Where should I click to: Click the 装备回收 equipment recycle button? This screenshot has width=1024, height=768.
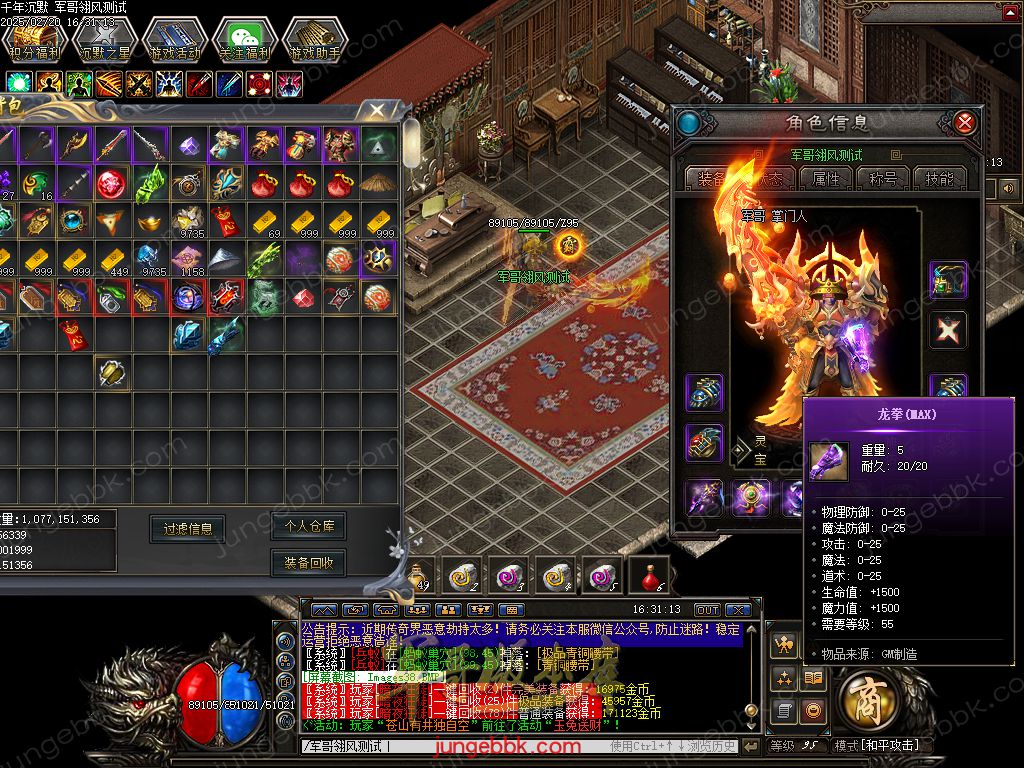309,563
